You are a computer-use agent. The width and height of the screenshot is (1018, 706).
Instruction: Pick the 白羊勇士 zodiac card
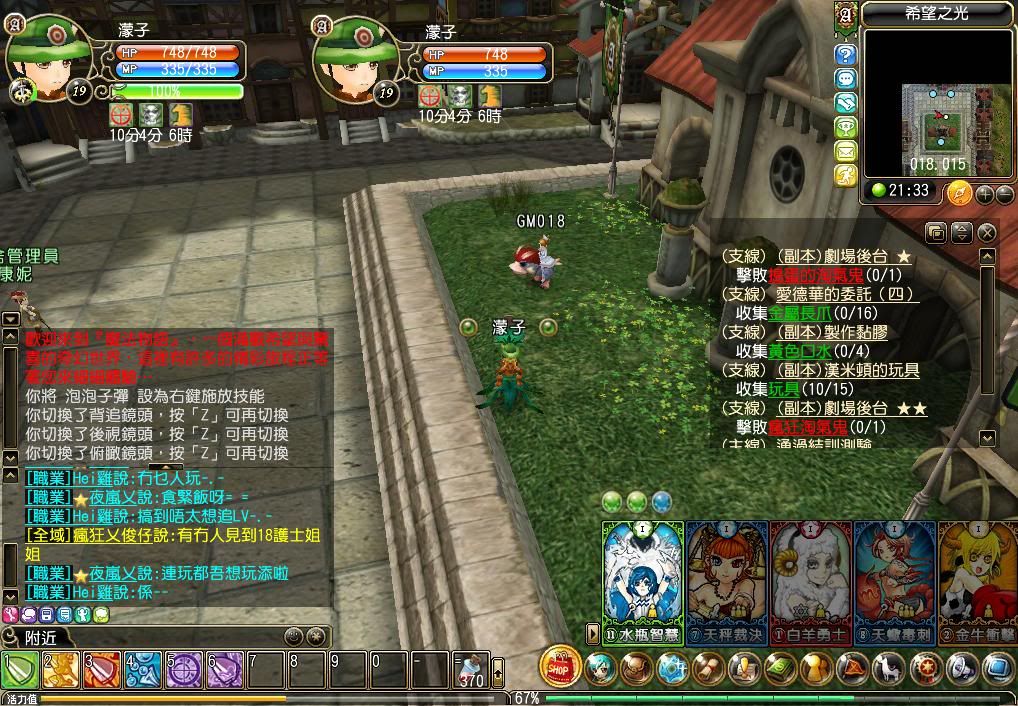[811, 580]
